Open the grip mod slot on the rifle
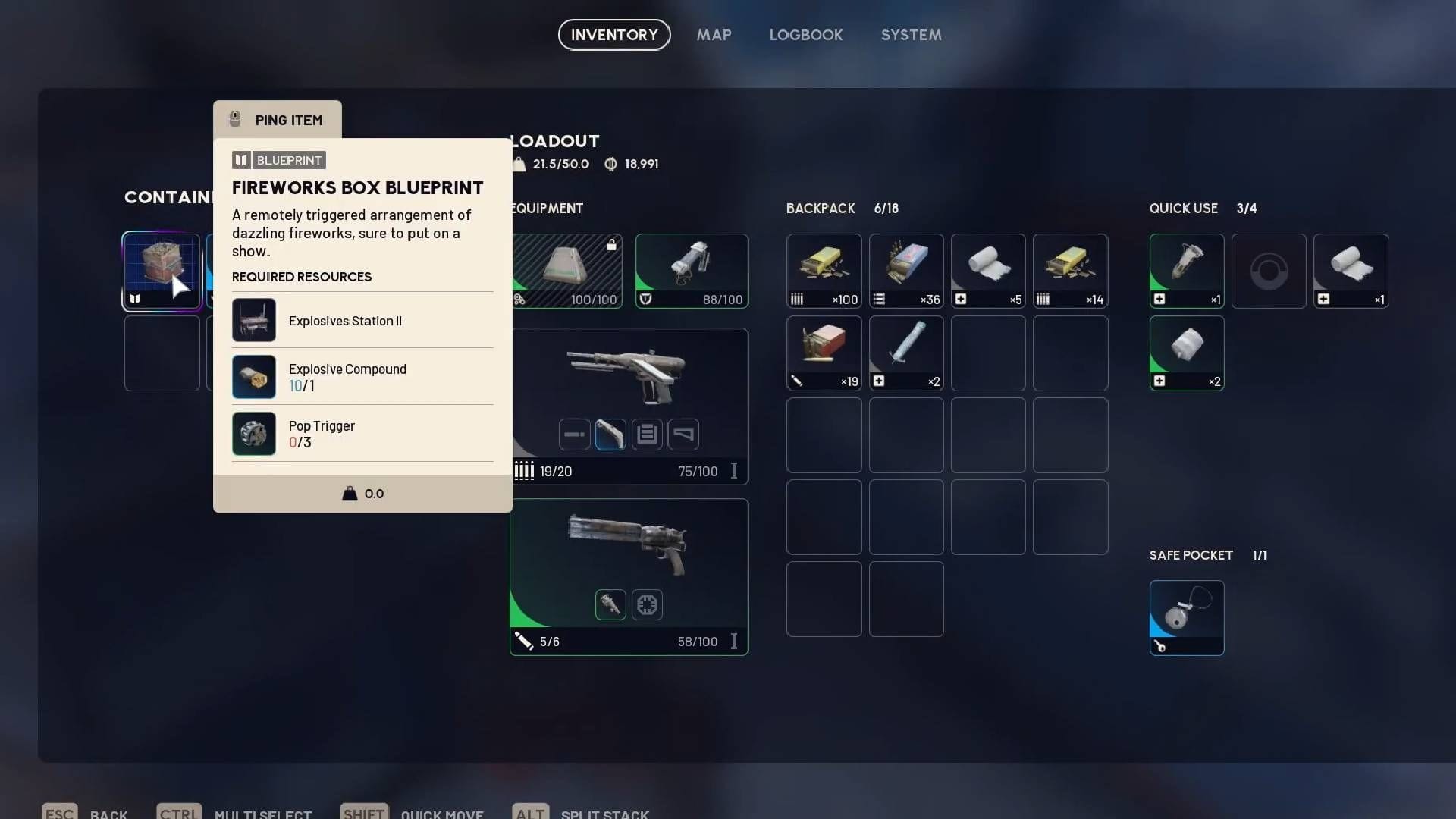 [610, 435]
